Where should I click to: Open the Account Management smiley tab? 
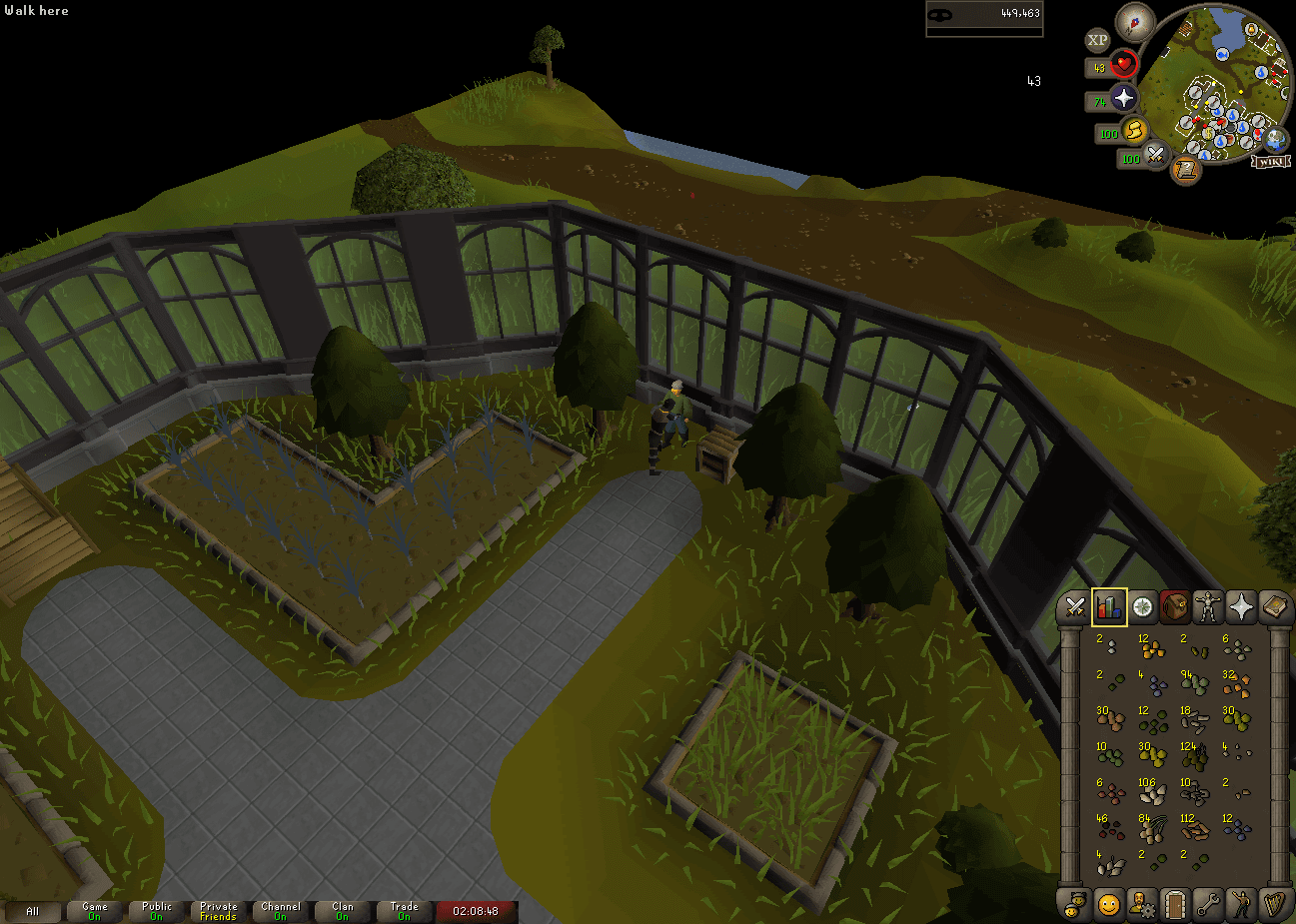pyautogui.click(x=1108, y=904)
